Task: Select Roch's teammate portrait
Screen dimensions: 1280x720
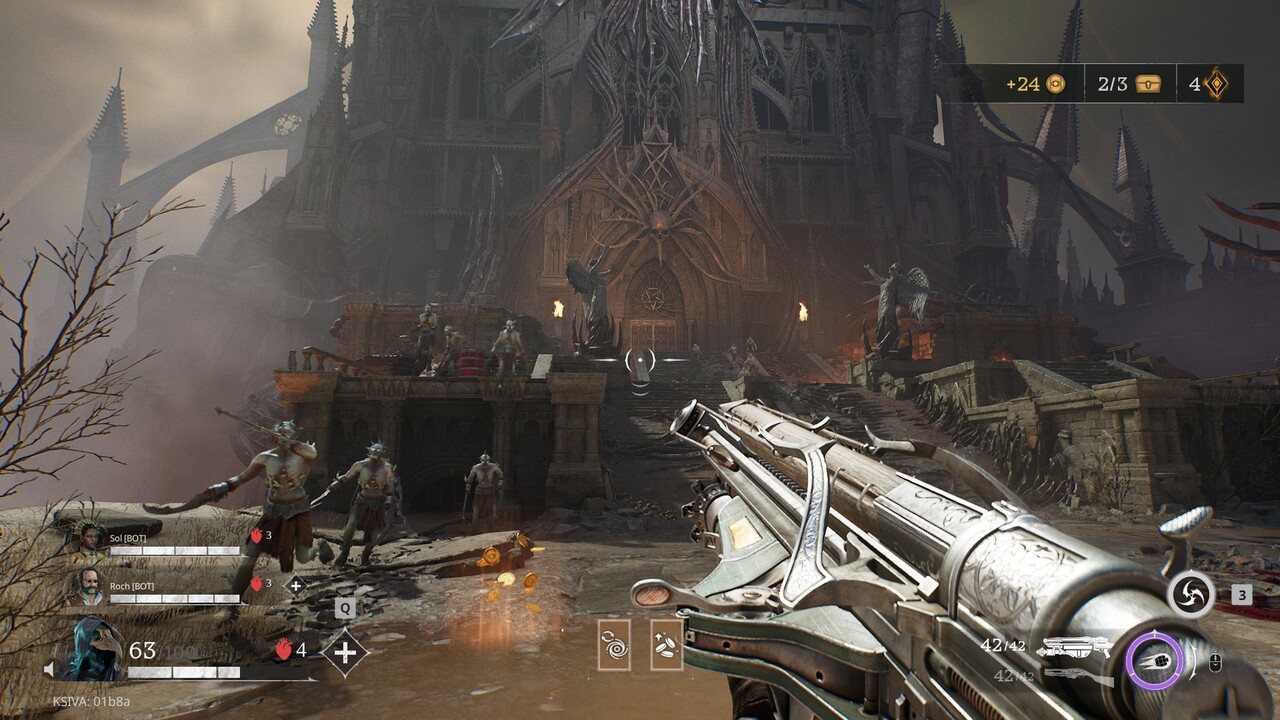Action: tap(88, 589)
